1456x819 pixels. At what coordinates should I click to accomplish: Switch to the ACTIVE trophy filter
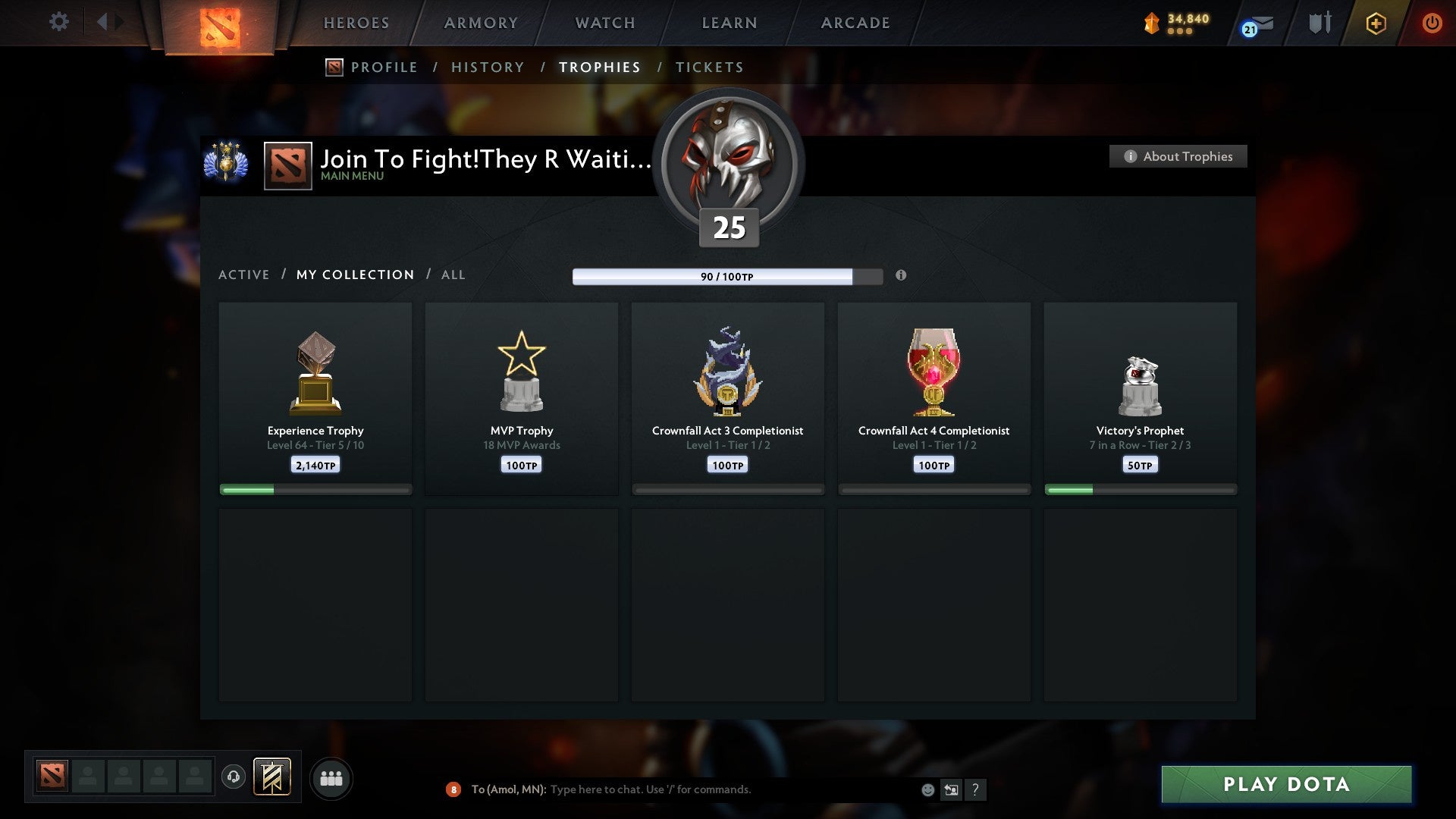pyautogui.click(x=244, y=275)
